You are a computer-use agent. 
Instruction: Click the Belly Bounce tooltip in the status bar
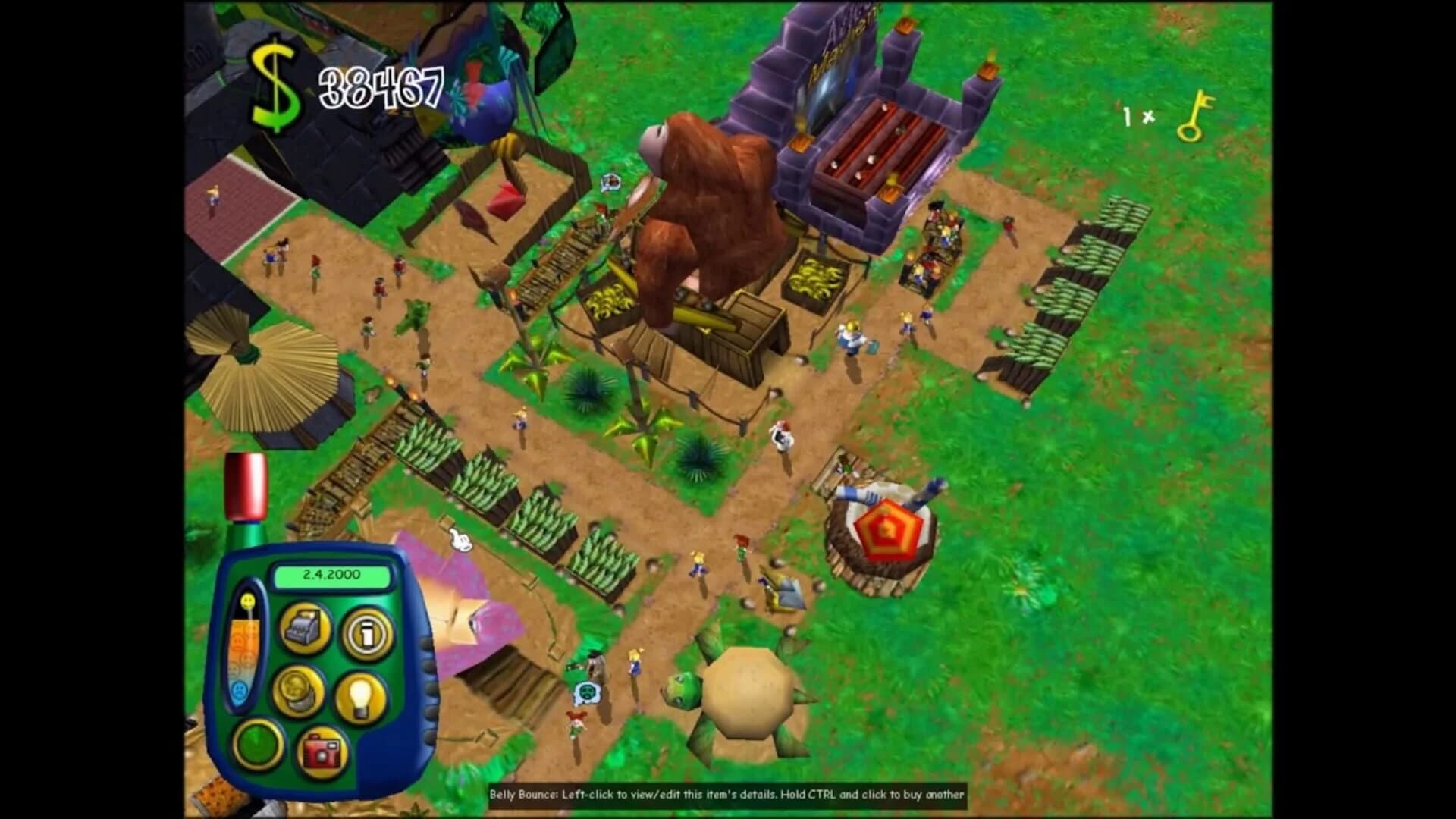pyautogui.click(x=728, y=795)
